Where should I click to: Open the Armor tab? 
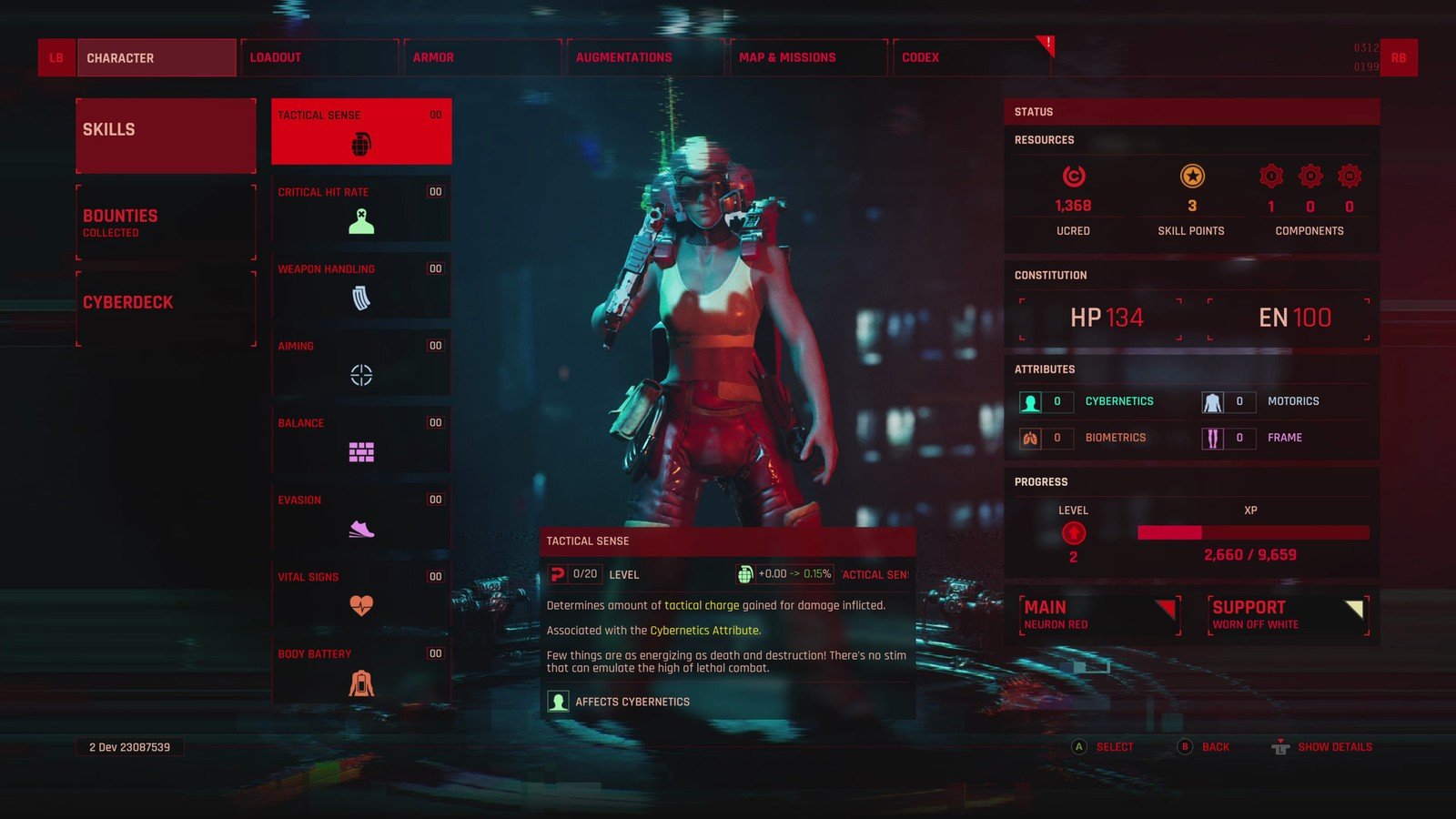[481, 57]
